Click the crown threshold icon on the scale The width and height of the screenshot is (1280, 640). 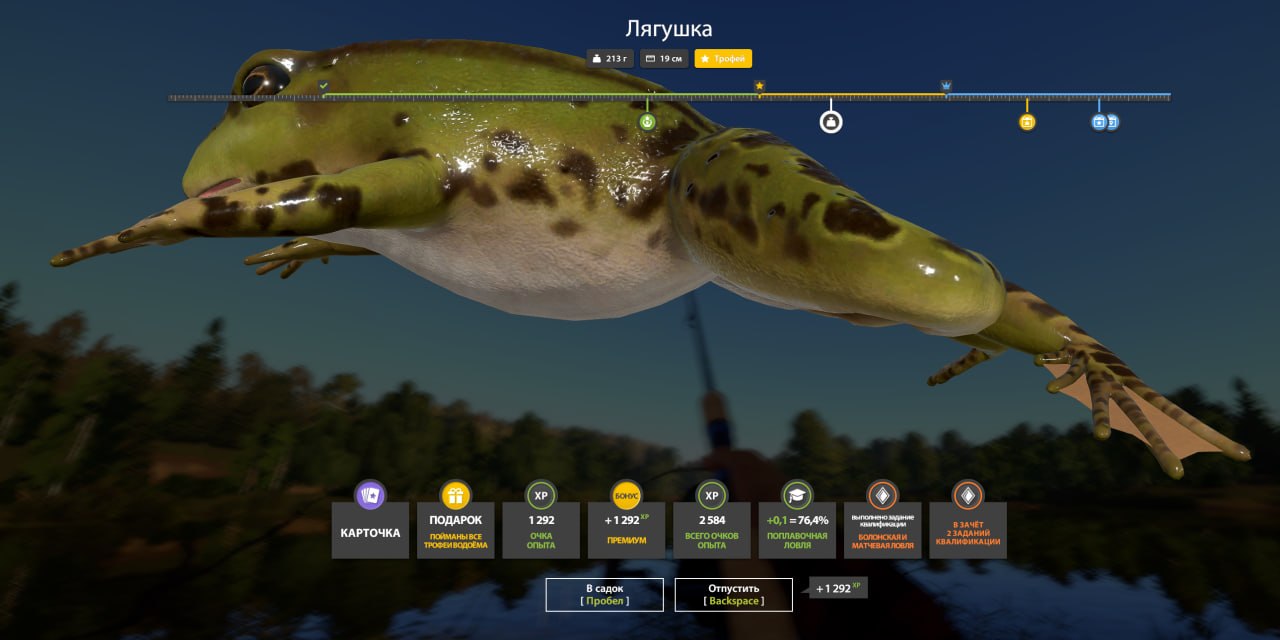946,87
